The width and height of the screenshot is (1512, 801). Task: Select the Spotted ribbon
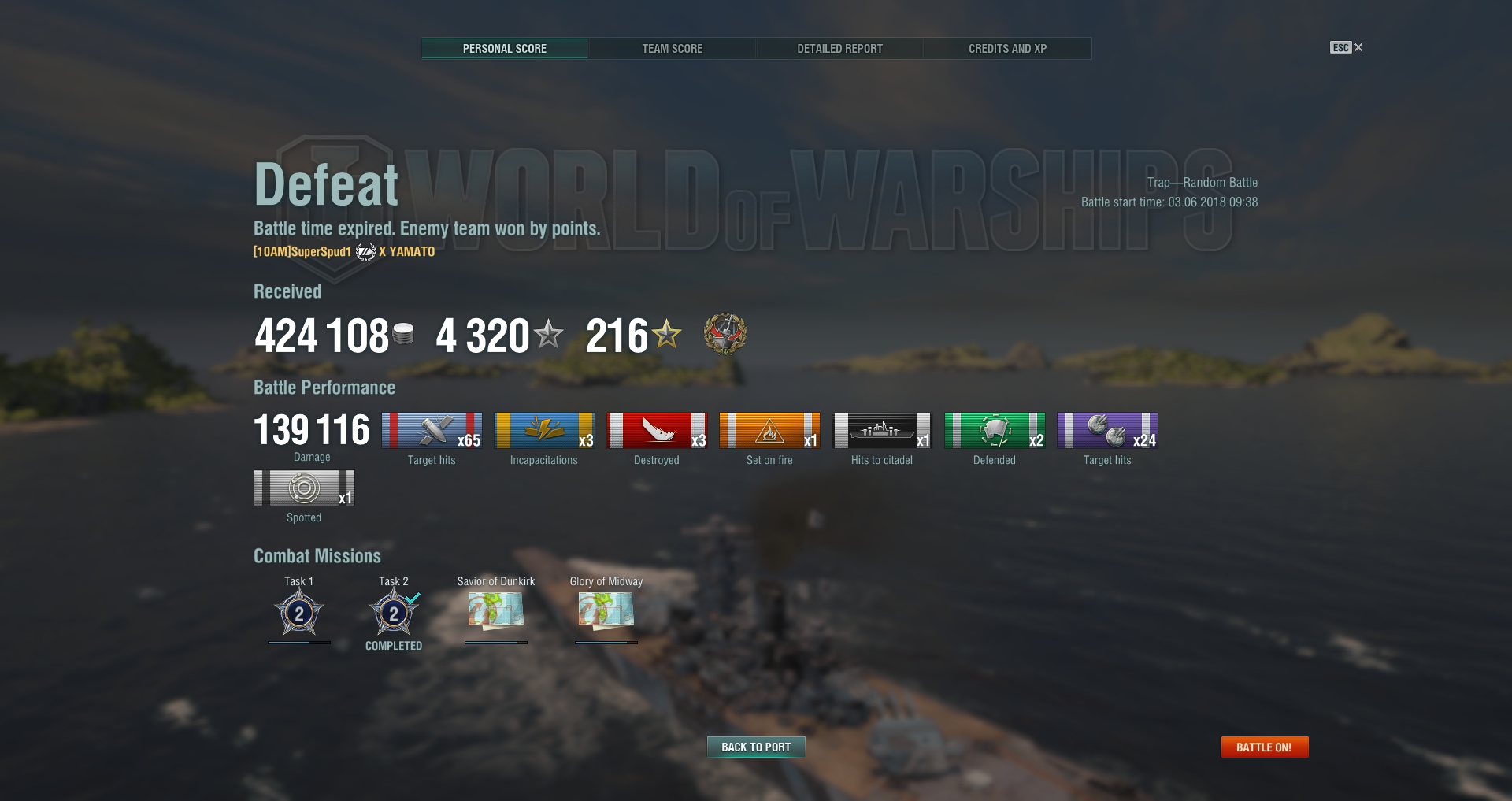click(x=304, y=488)
